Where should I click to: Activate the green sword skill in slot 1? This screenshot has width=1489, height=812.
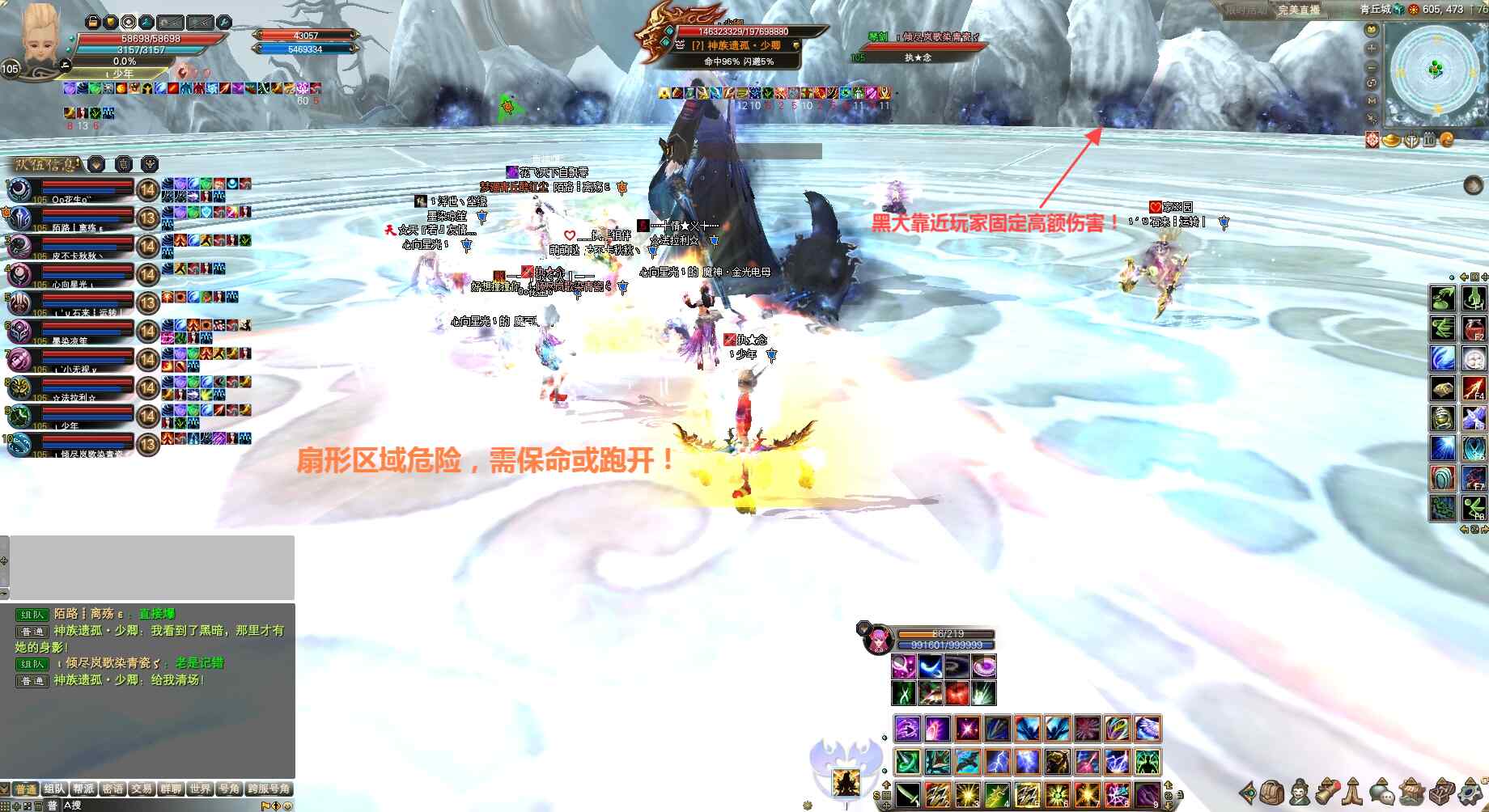(907, 795)
